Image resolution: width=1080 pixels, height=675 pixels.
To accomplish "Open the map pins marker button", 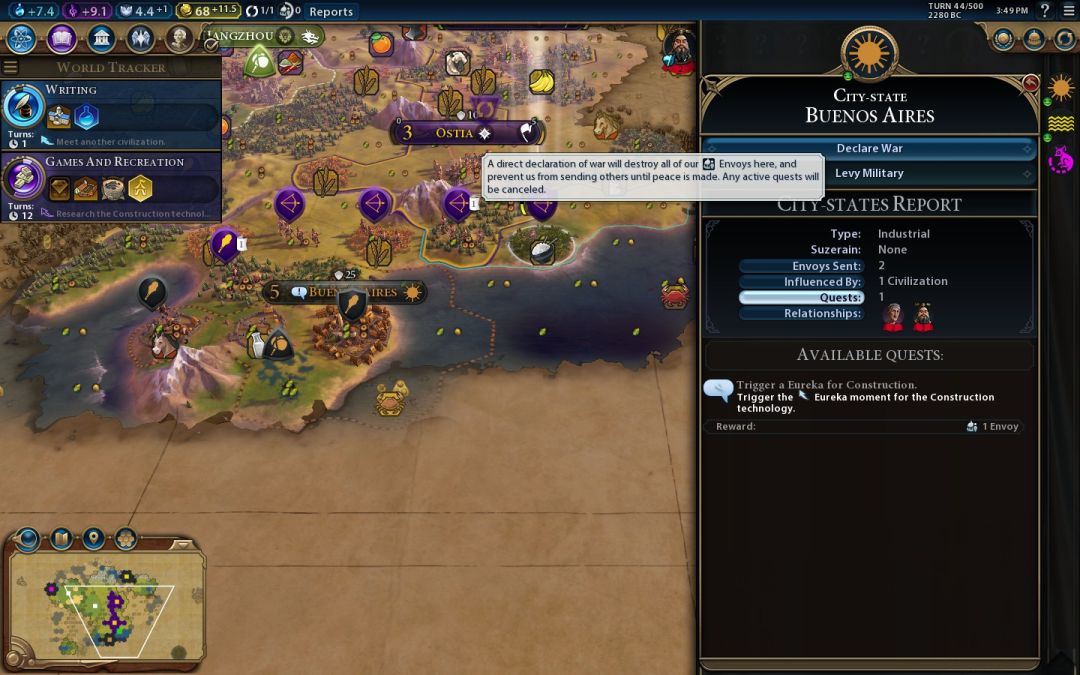I will [93, 539].
